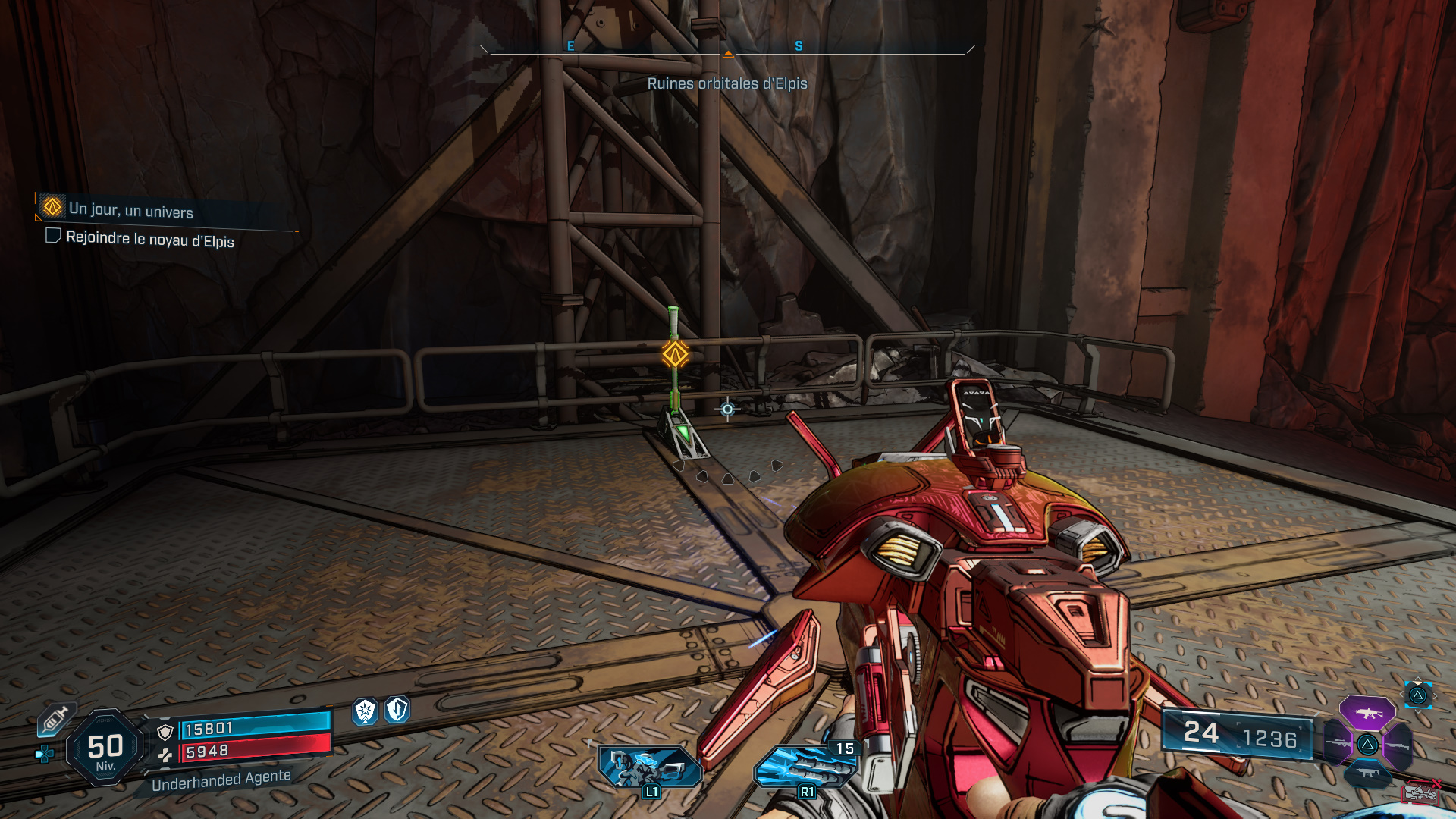Open the weapon swap triangle button

tap(1417, 696)
